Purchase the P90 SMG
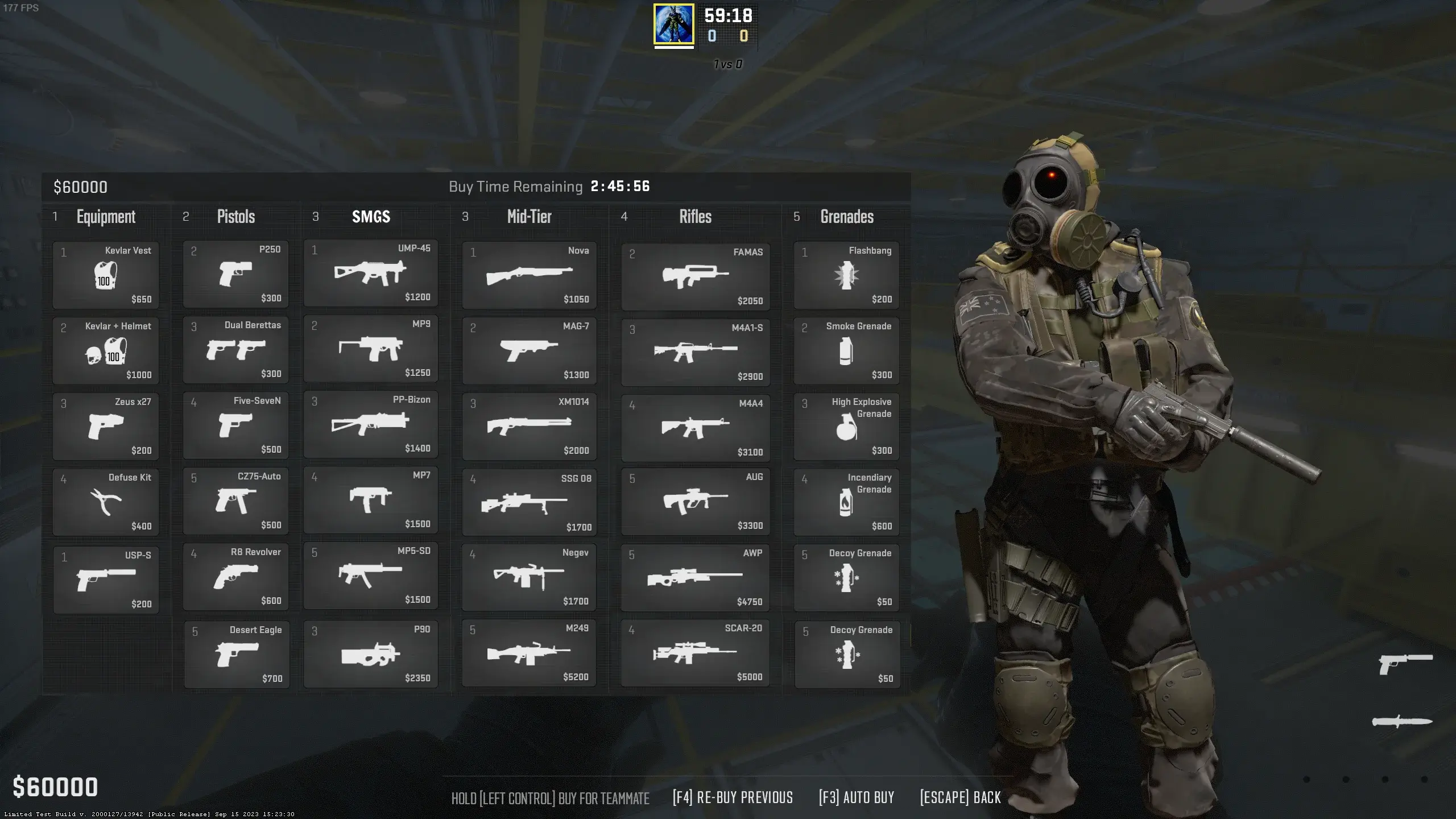1456x819 pixels. coord(370,654)
